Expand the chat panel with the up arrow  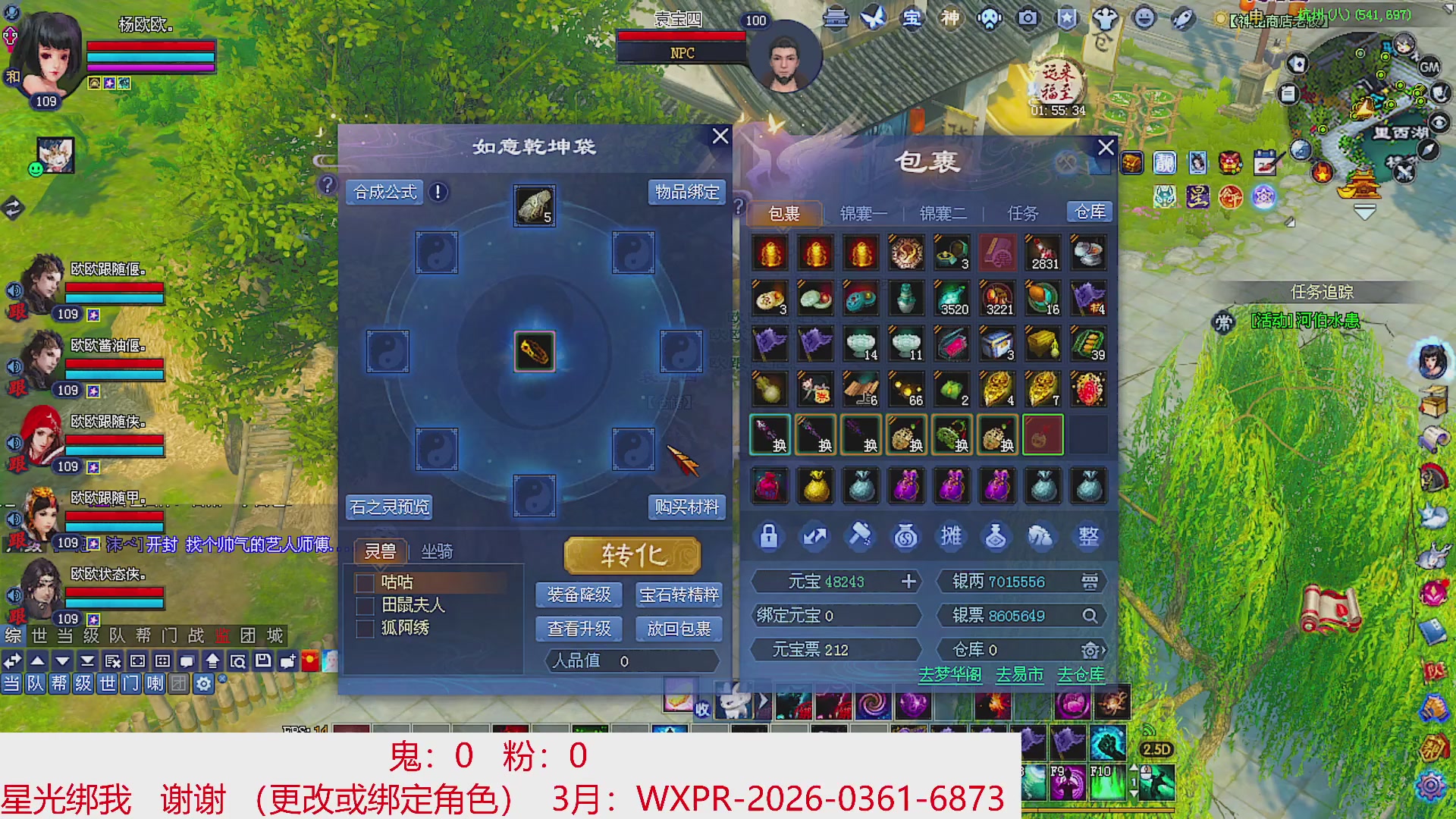36,662
